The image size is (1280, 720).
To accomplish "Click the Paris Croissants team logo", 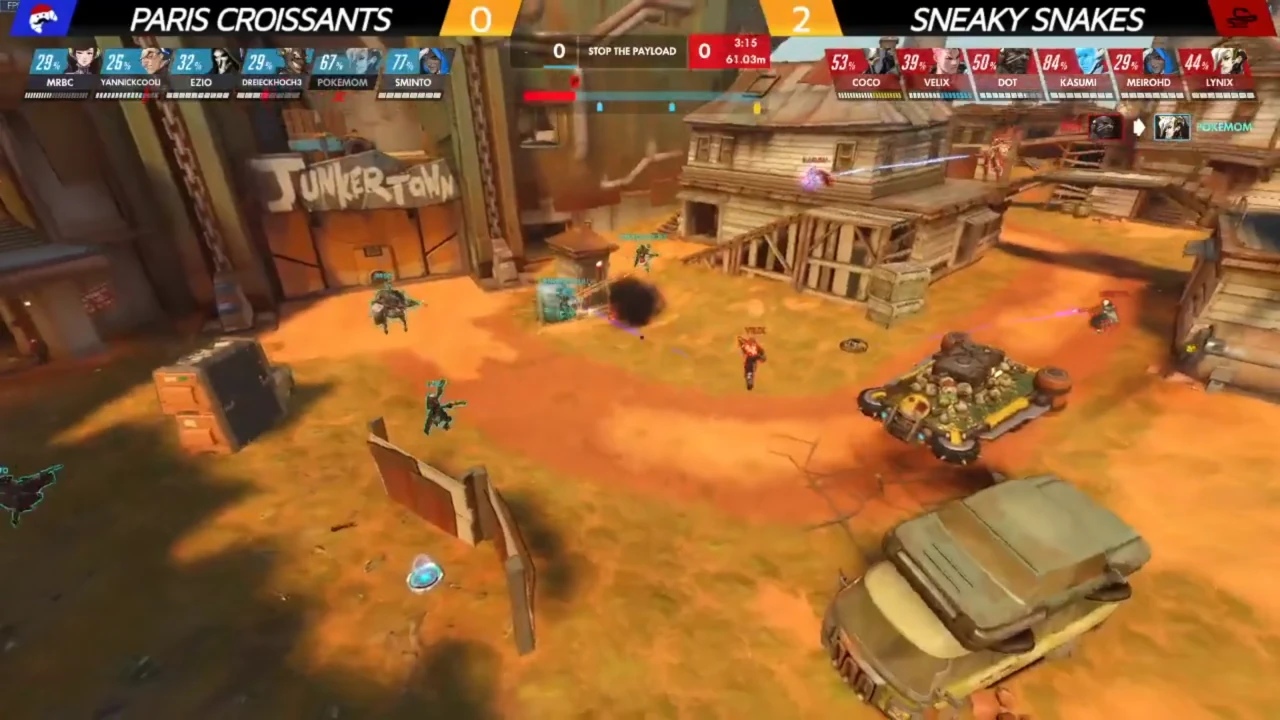I will pyautogui.click(x=42, y=18).
